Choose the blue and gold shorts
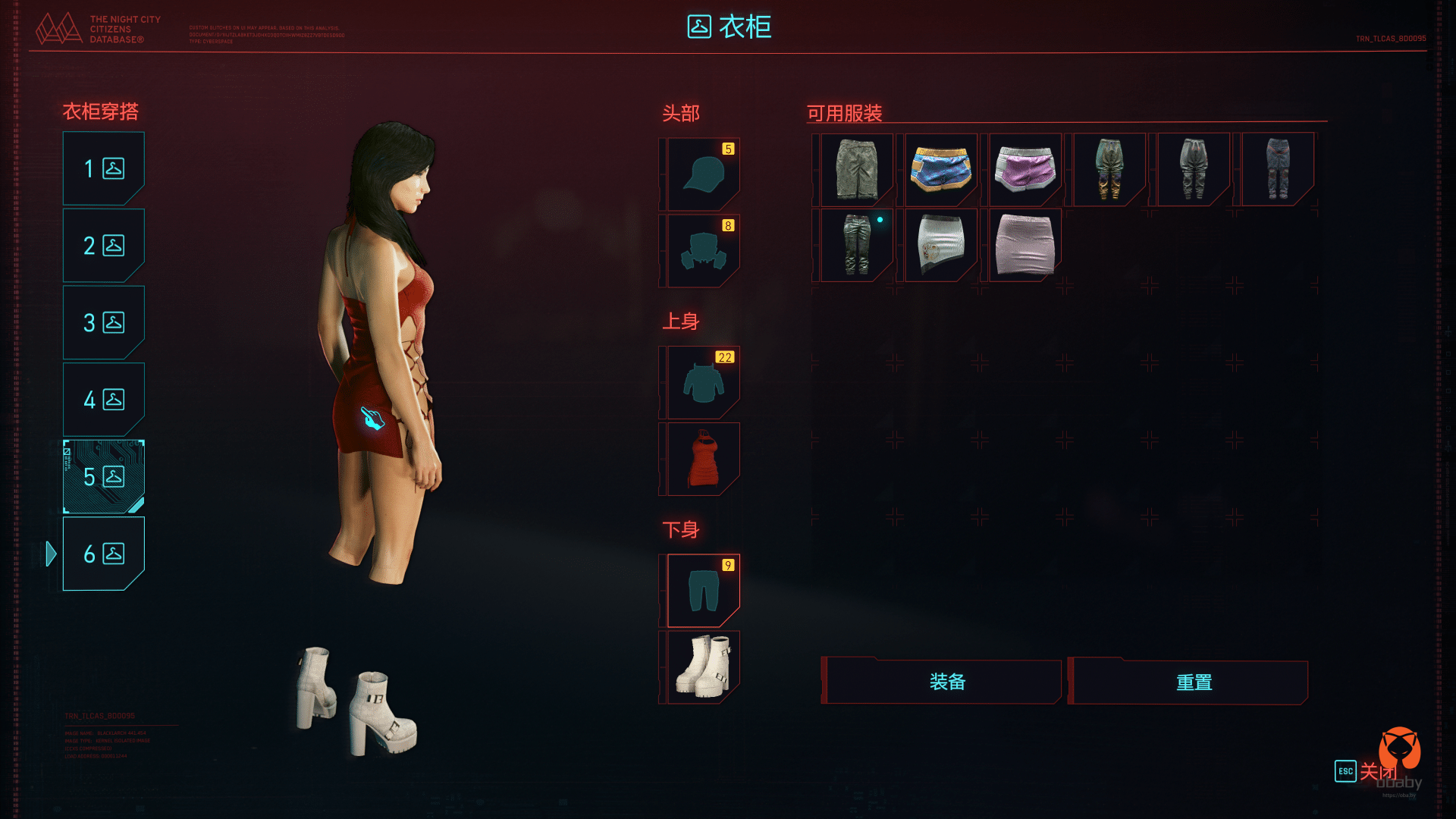This screenshot has height=819, width=1456. point(940,169)
